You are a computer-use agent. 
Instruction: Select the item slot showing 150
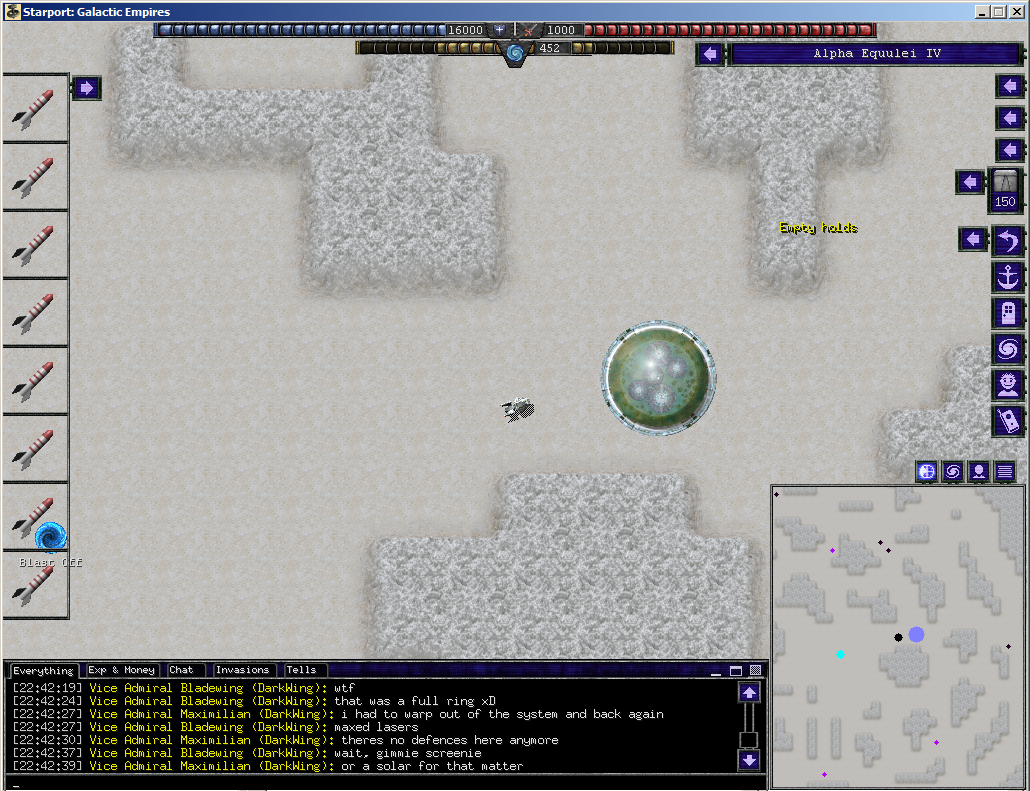point(1005,190)
